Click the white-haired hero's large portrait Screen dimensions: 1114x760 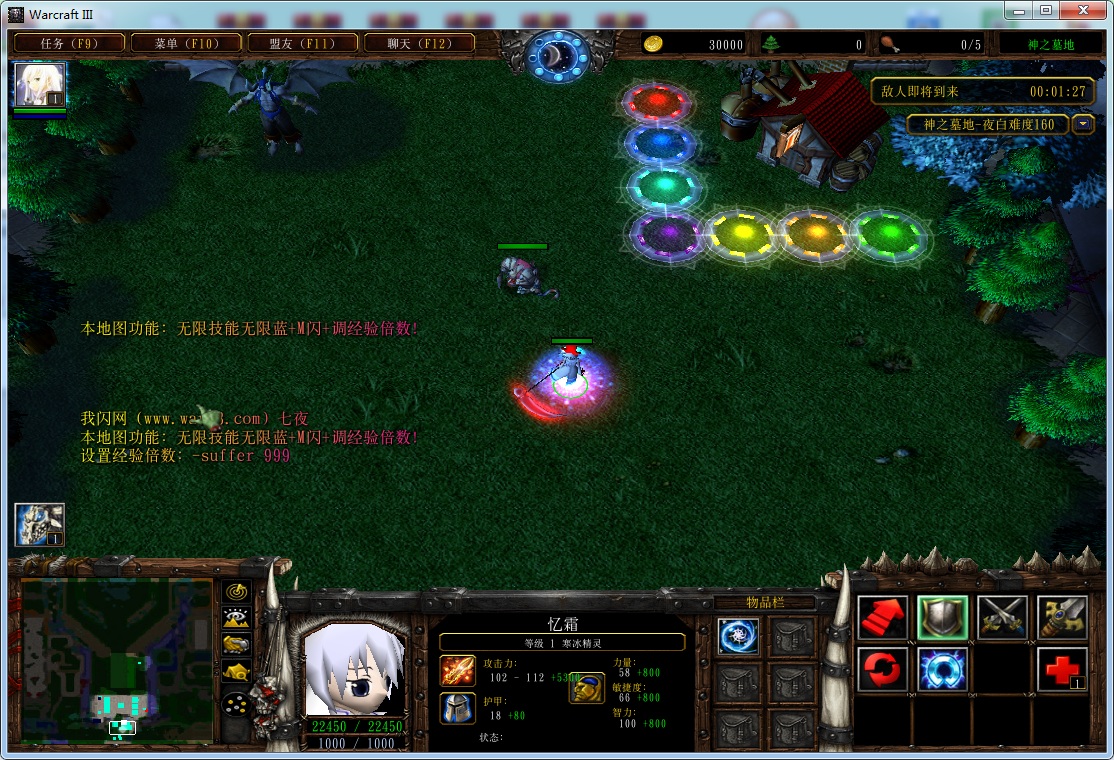point(354,669)
